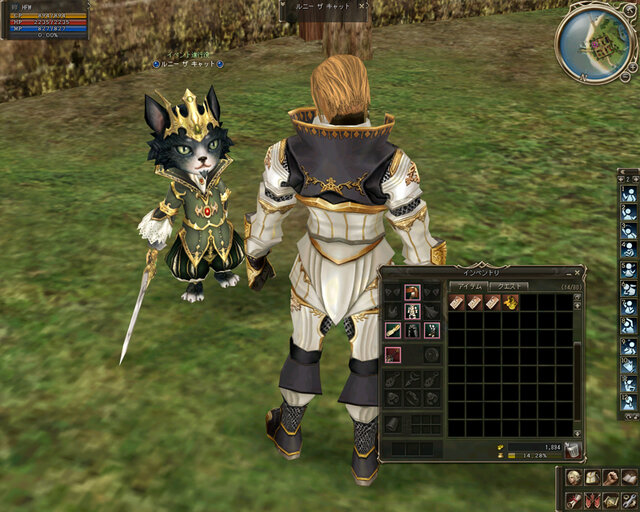Click the equipped gloves slot

(x=394, y=330)
